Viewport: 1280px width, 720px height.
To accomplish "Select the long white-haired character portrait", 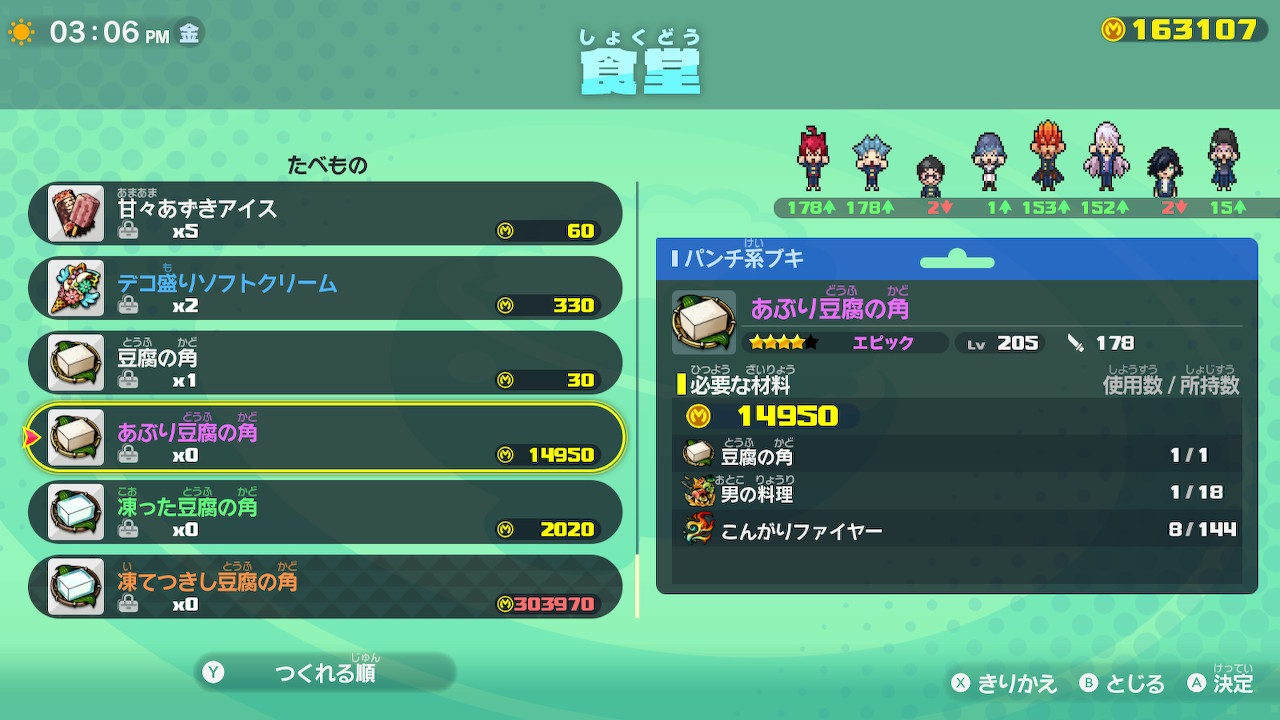I will [x=1104, y=157].
